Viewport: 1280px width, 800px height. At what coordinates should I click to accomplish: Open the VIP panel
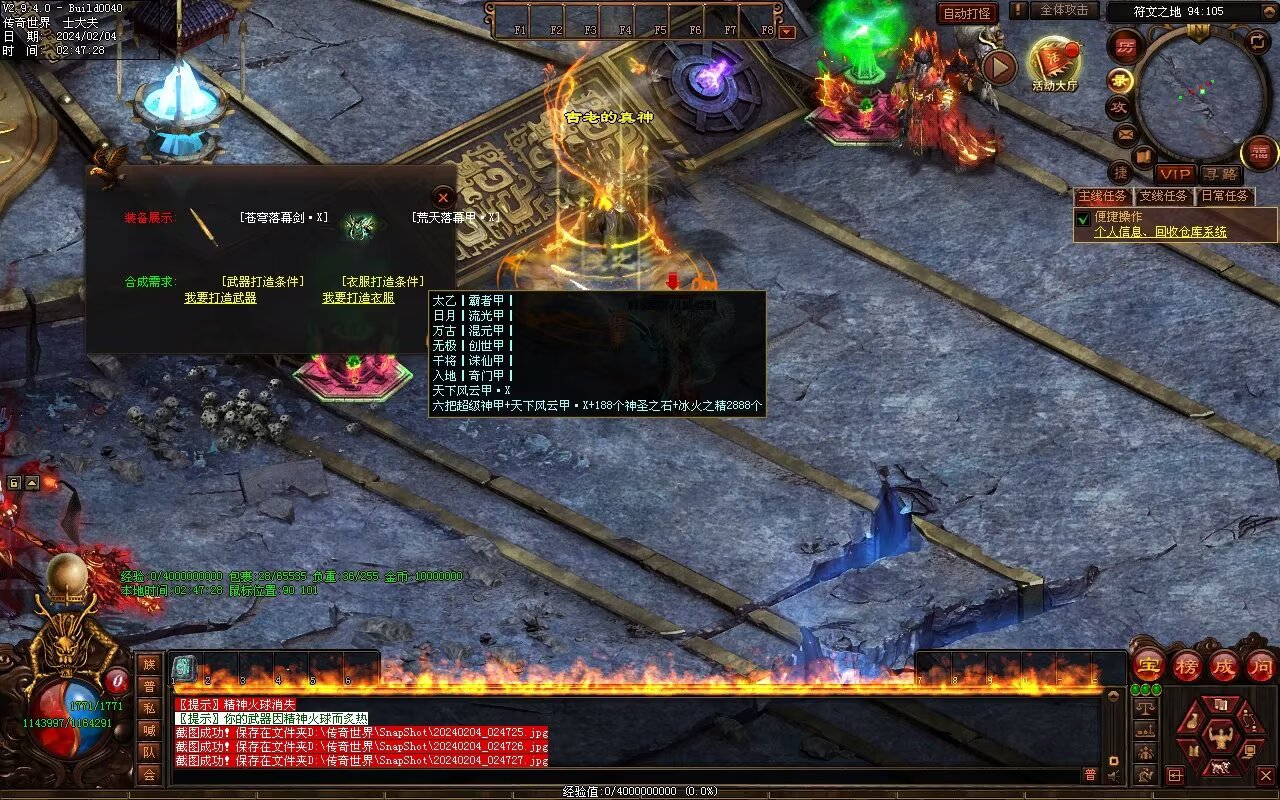(x=1176, y=174)
